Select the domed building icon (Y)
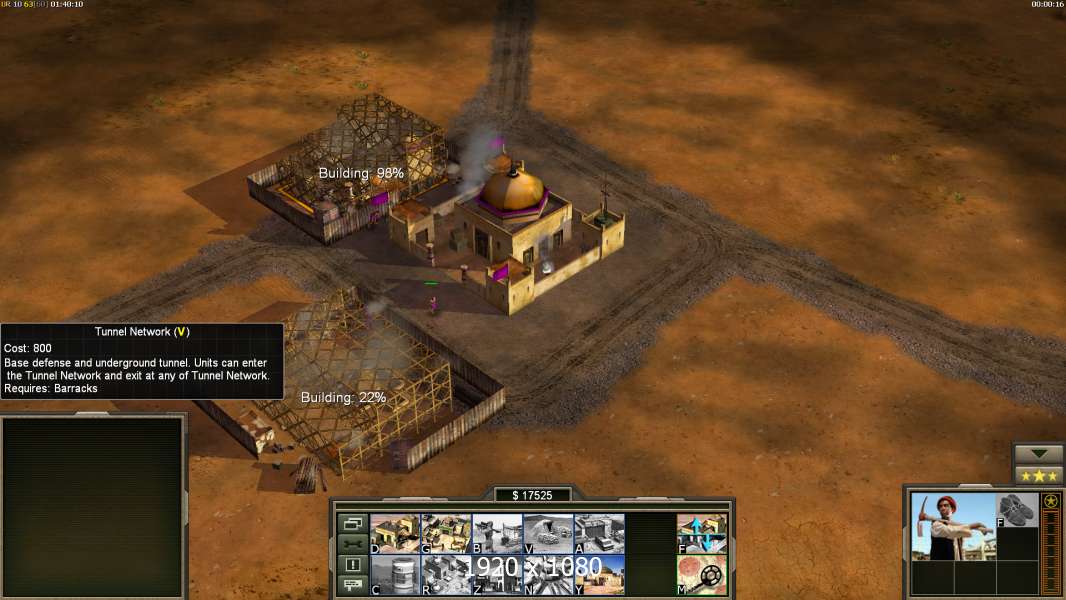 599,575
